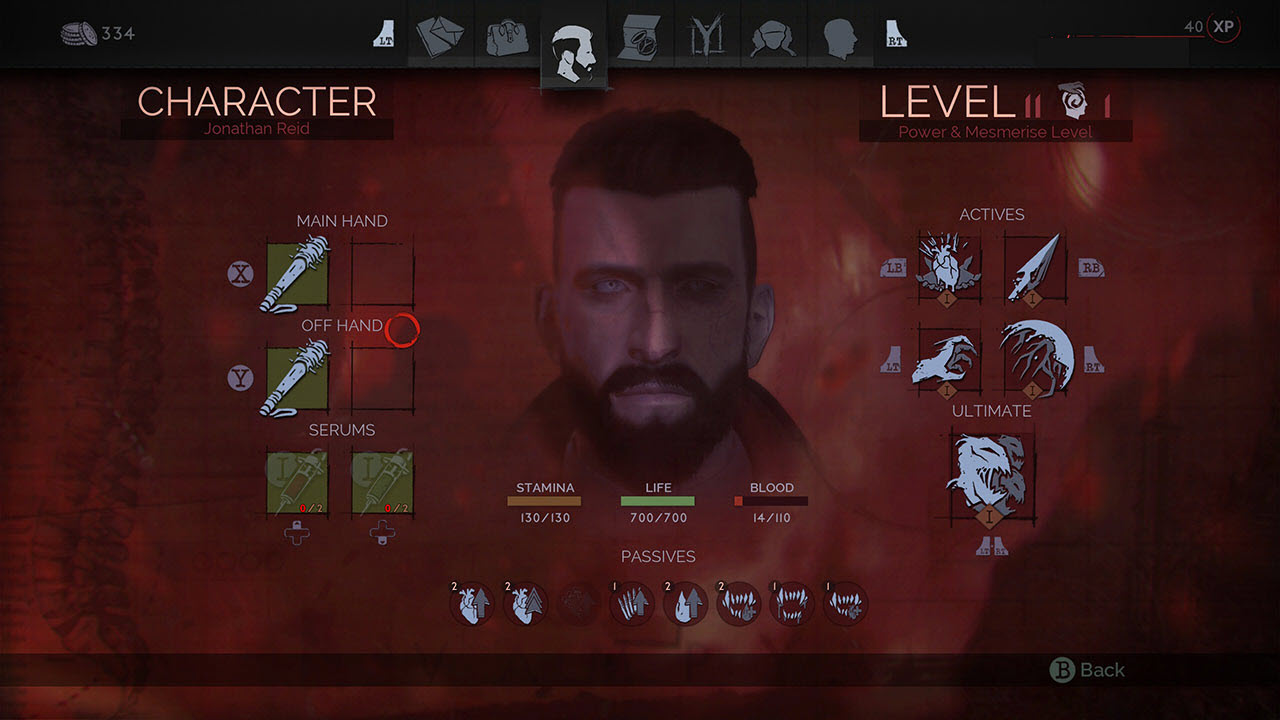Select the off hand spiked club slot
The width and height of the screenshot is (1280, 720).
click(297, 378)
